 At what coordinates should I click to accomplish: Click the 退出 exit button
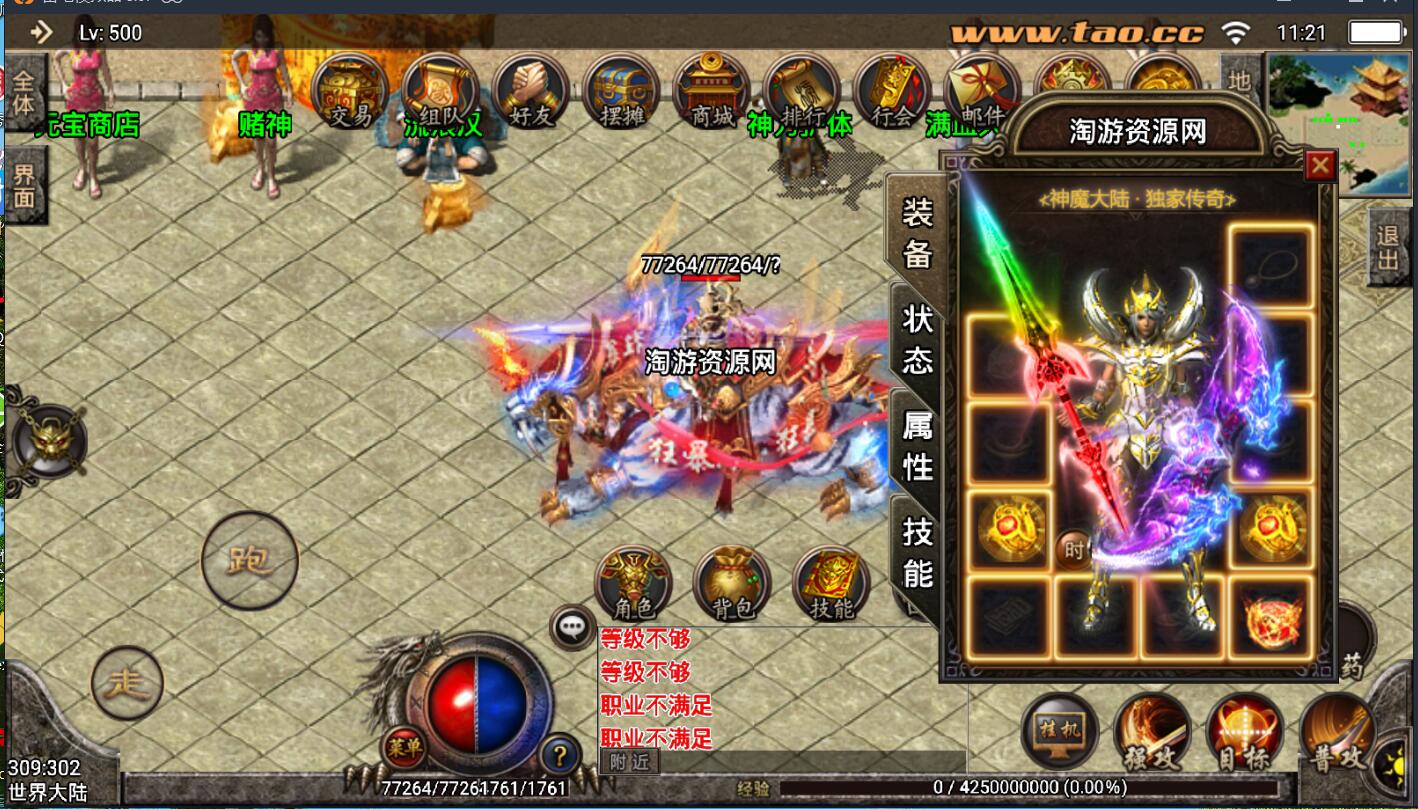click(x=1389, y=248)
